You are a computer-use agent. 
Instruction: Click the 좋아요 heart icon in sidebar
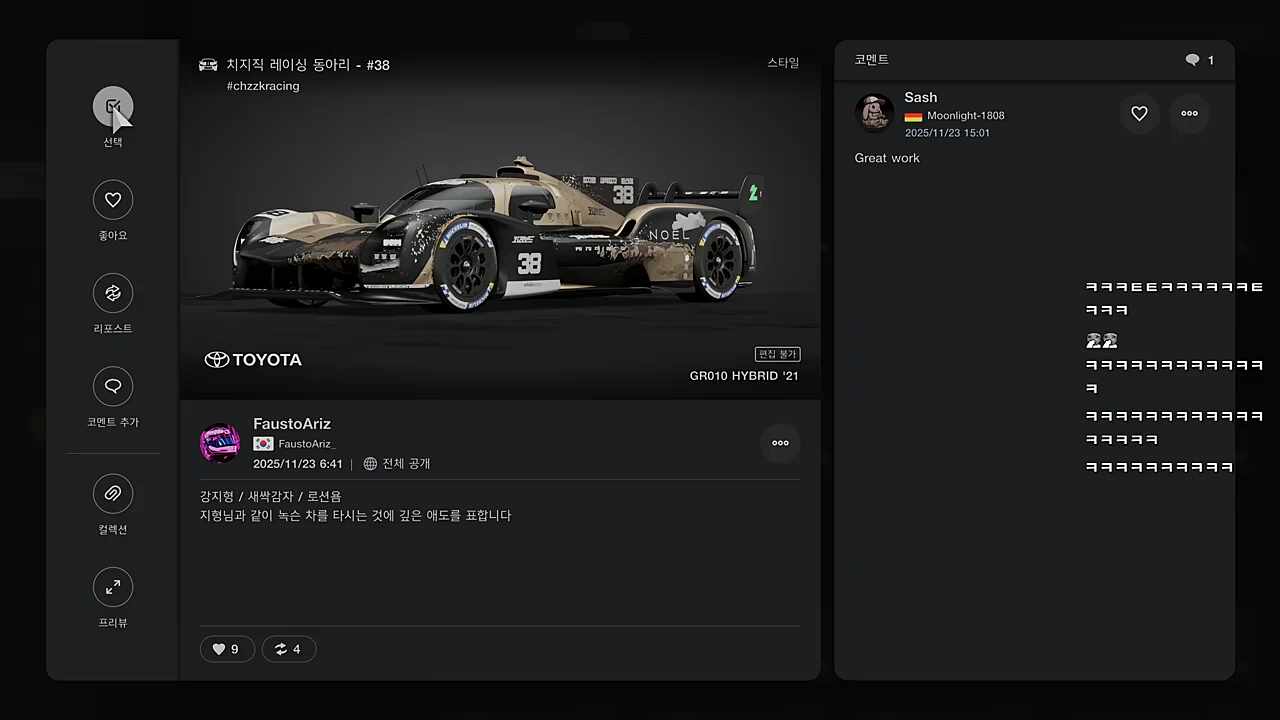[x=113, y=200]
